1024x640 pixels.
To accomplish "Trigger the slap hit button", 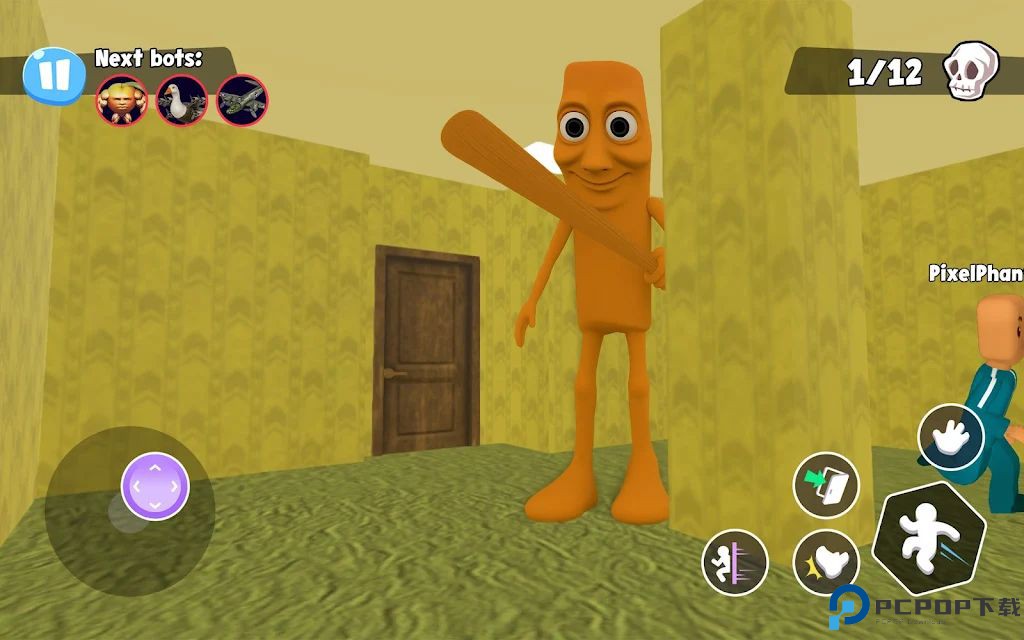I will point(826,563).
